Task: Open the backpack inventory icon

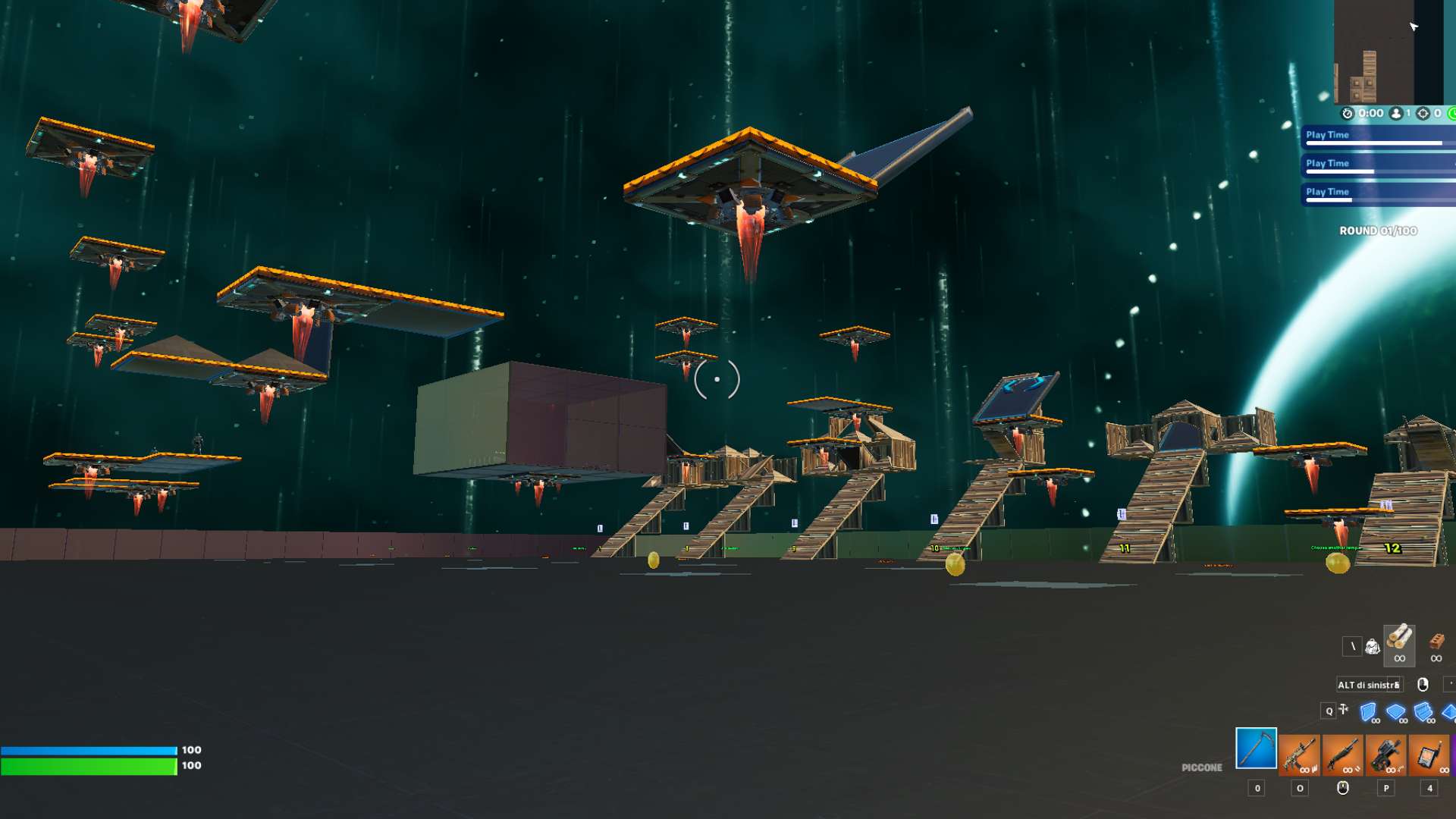Action: pos(1373,647)
